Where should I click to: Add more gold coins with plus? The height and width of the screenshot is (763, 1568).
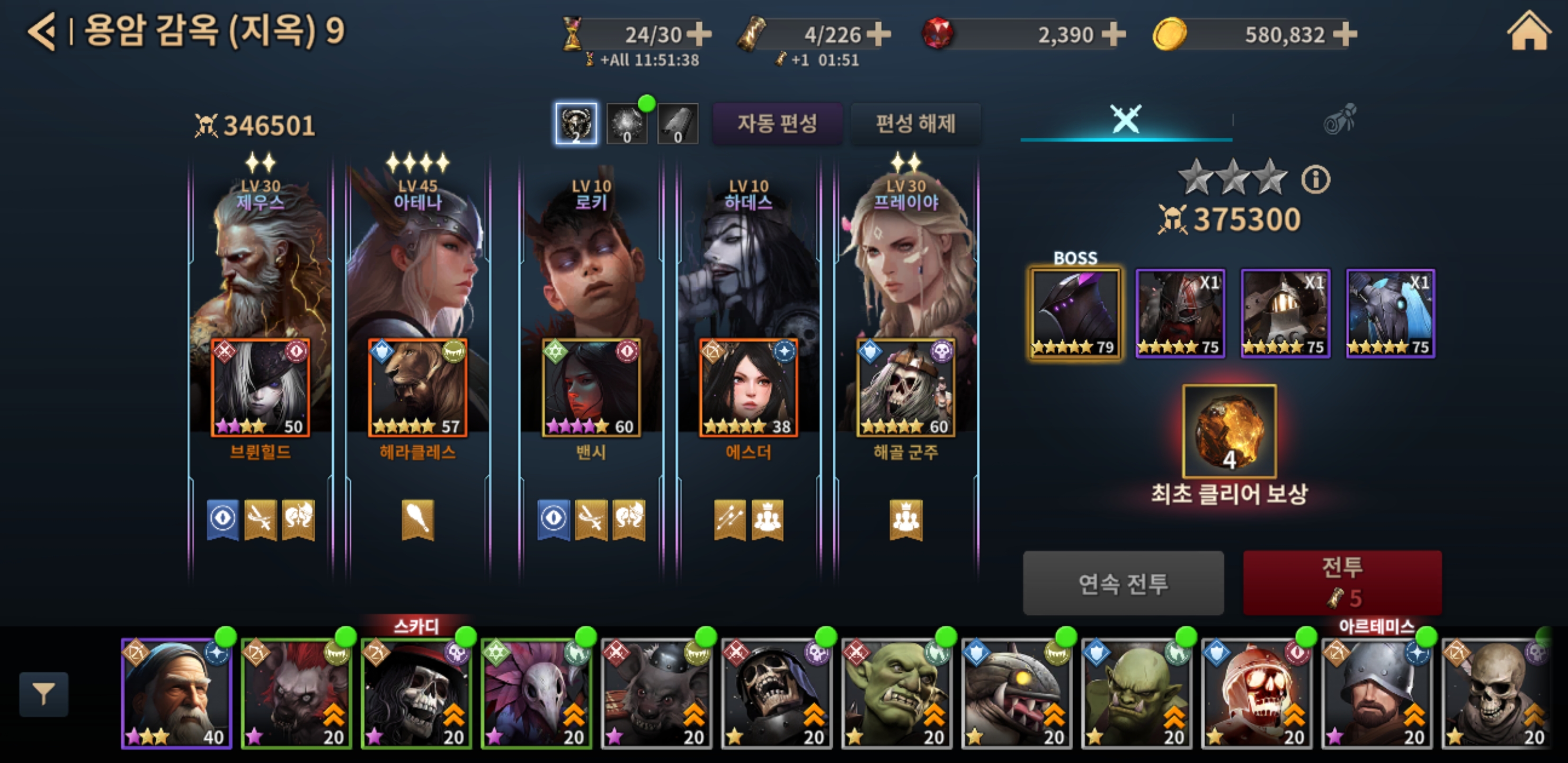(1344, 35)
